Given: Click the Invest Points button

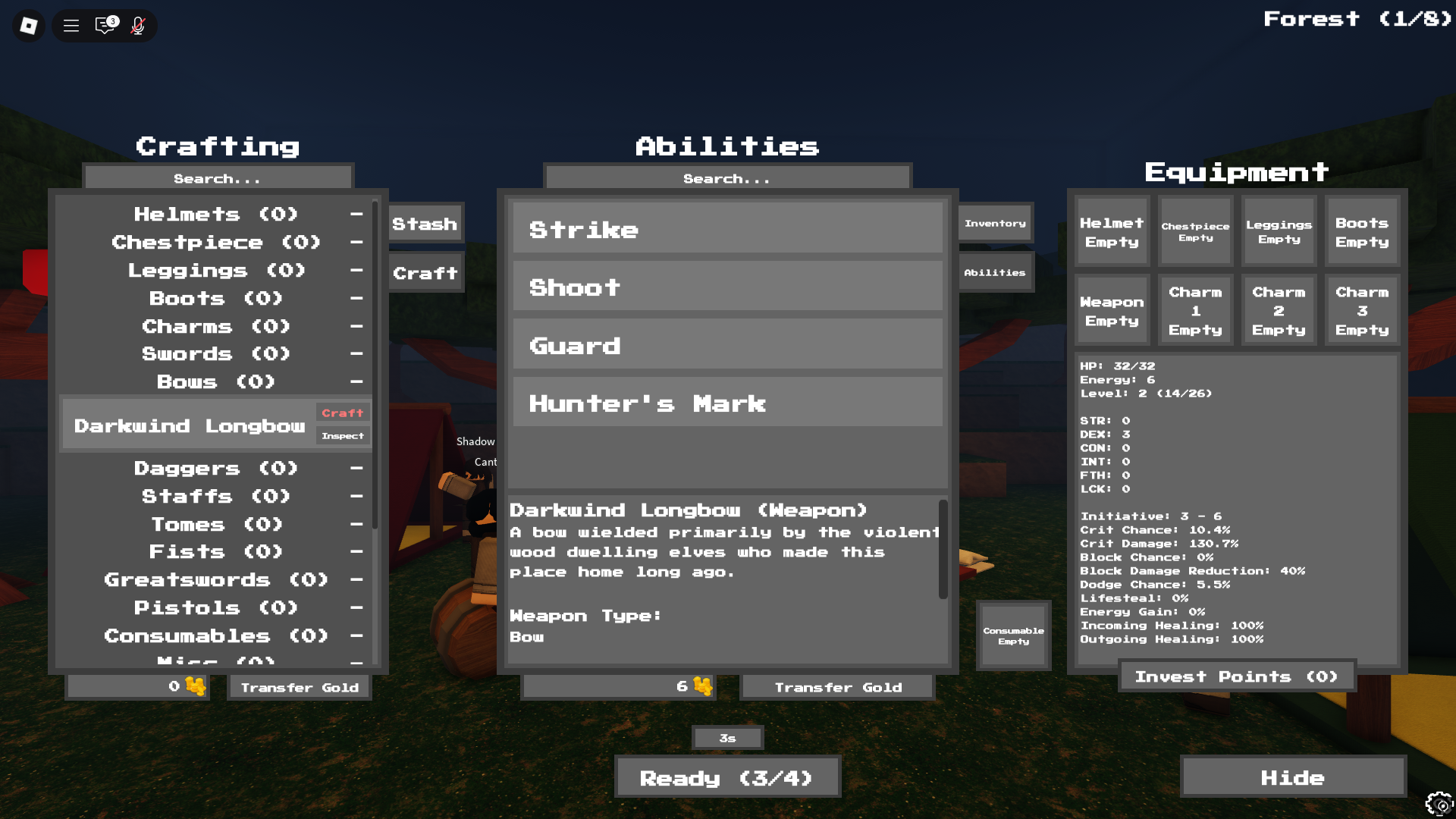Looking at the screenshot, I should (x=1236, y=676).
